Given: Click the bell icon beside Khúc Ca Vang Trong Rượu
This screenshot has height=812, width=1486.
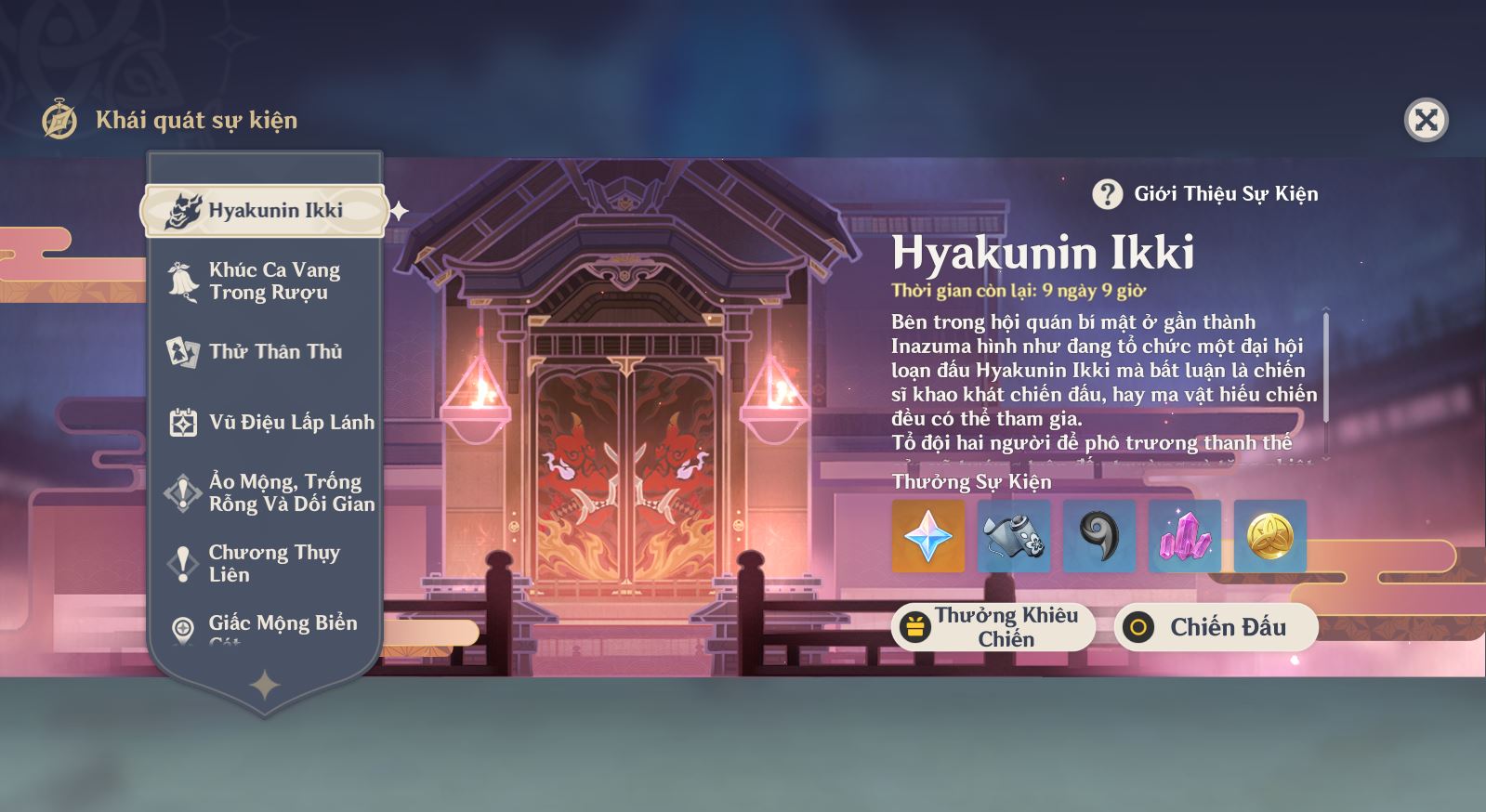Looking at the screenshot, I should pos(182,279).
